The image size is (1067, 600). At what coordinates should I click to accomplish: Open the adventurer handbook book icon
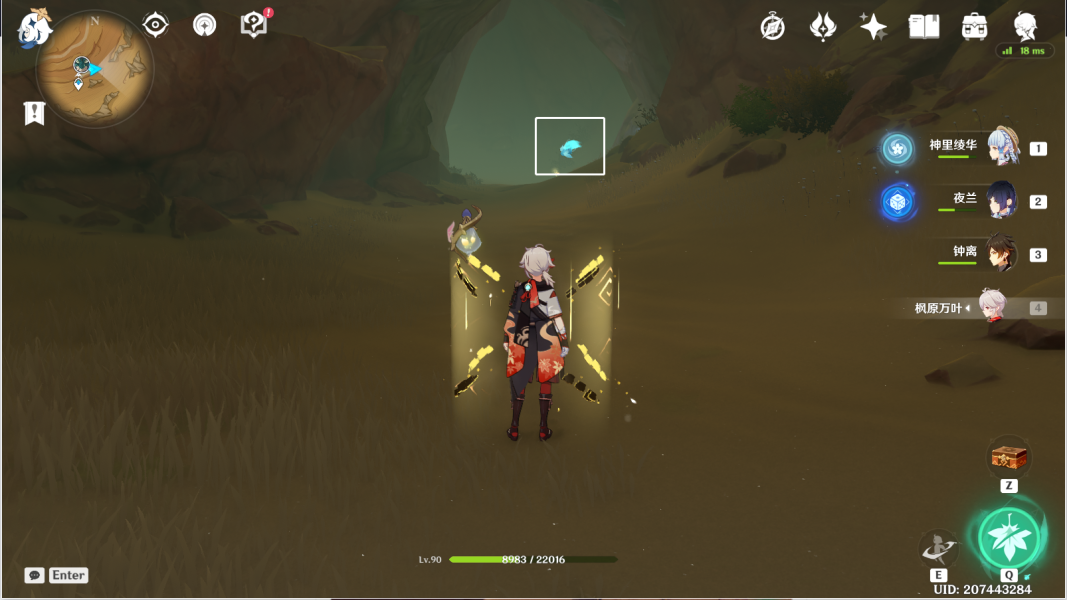(924, 27)
